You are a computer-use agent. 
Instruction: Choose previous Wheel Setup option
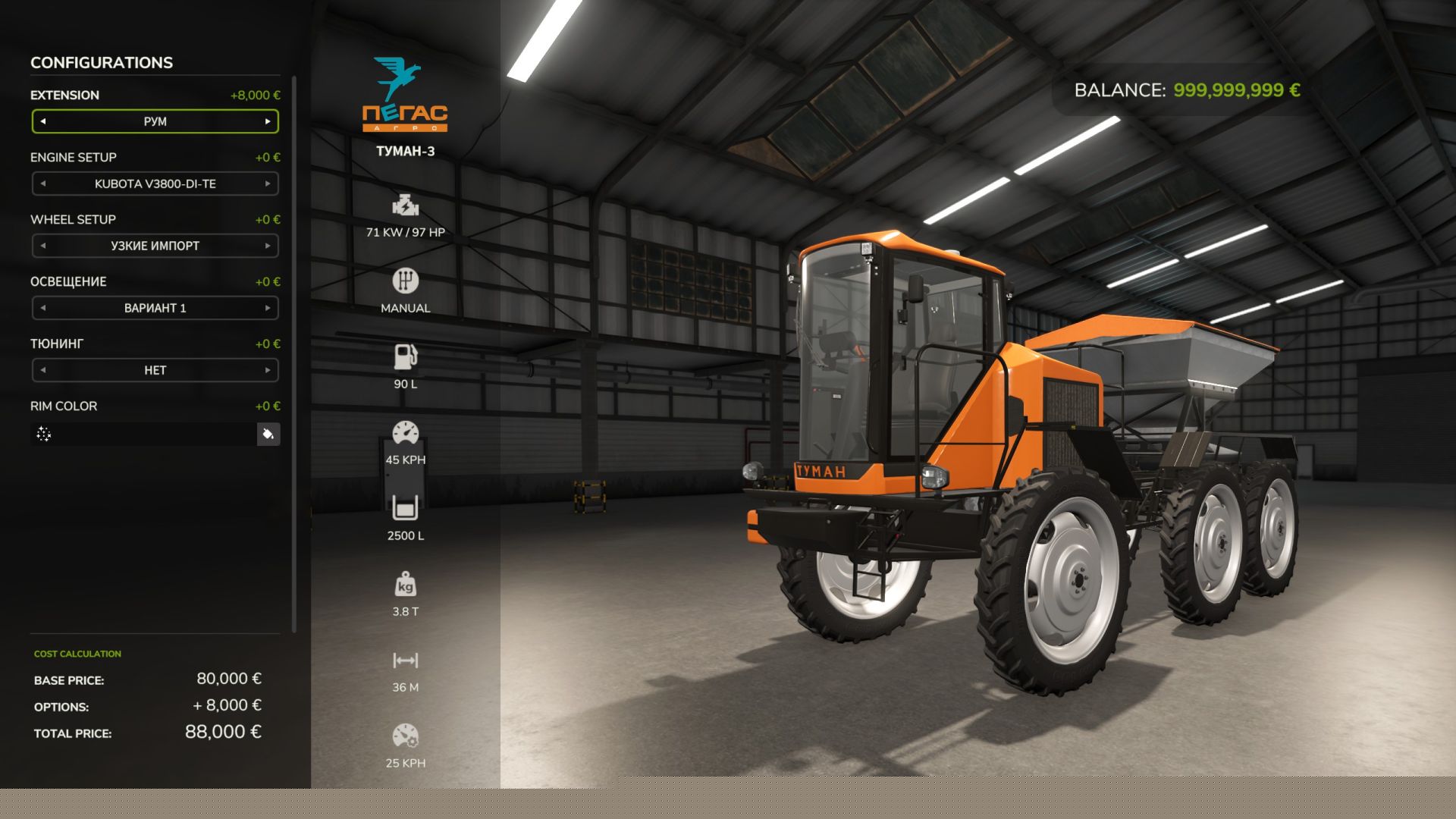43,246
